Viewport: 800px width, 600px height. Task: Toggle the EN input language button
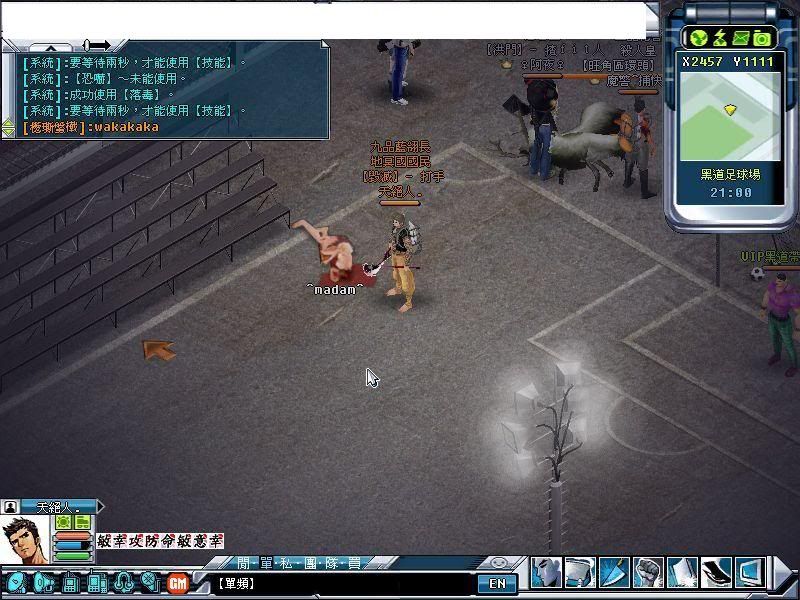(x=496, y=583)
